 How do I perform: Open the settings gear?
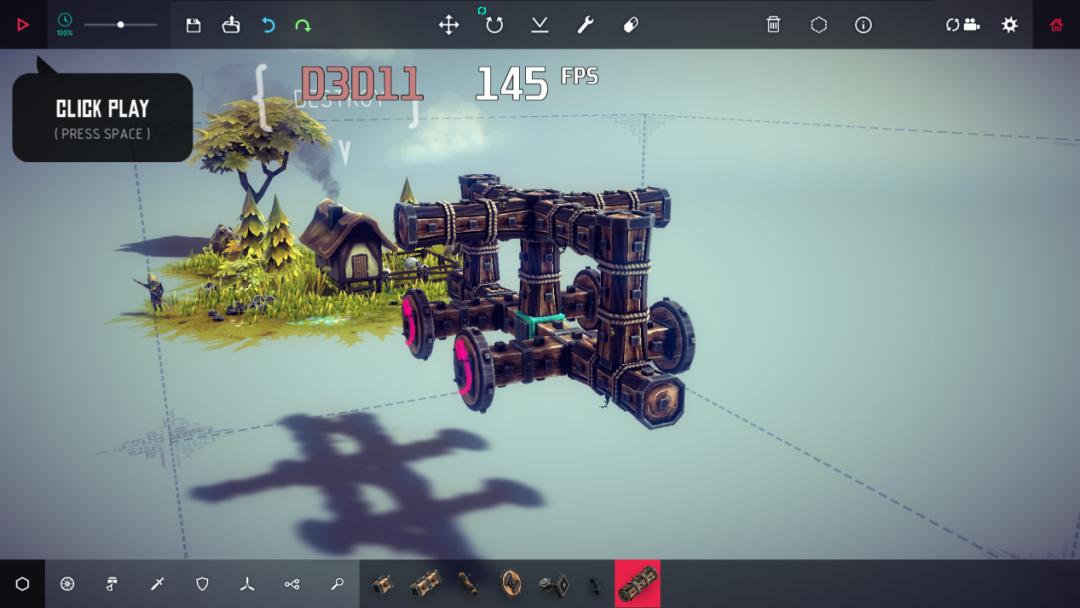tap(1010, 25)
